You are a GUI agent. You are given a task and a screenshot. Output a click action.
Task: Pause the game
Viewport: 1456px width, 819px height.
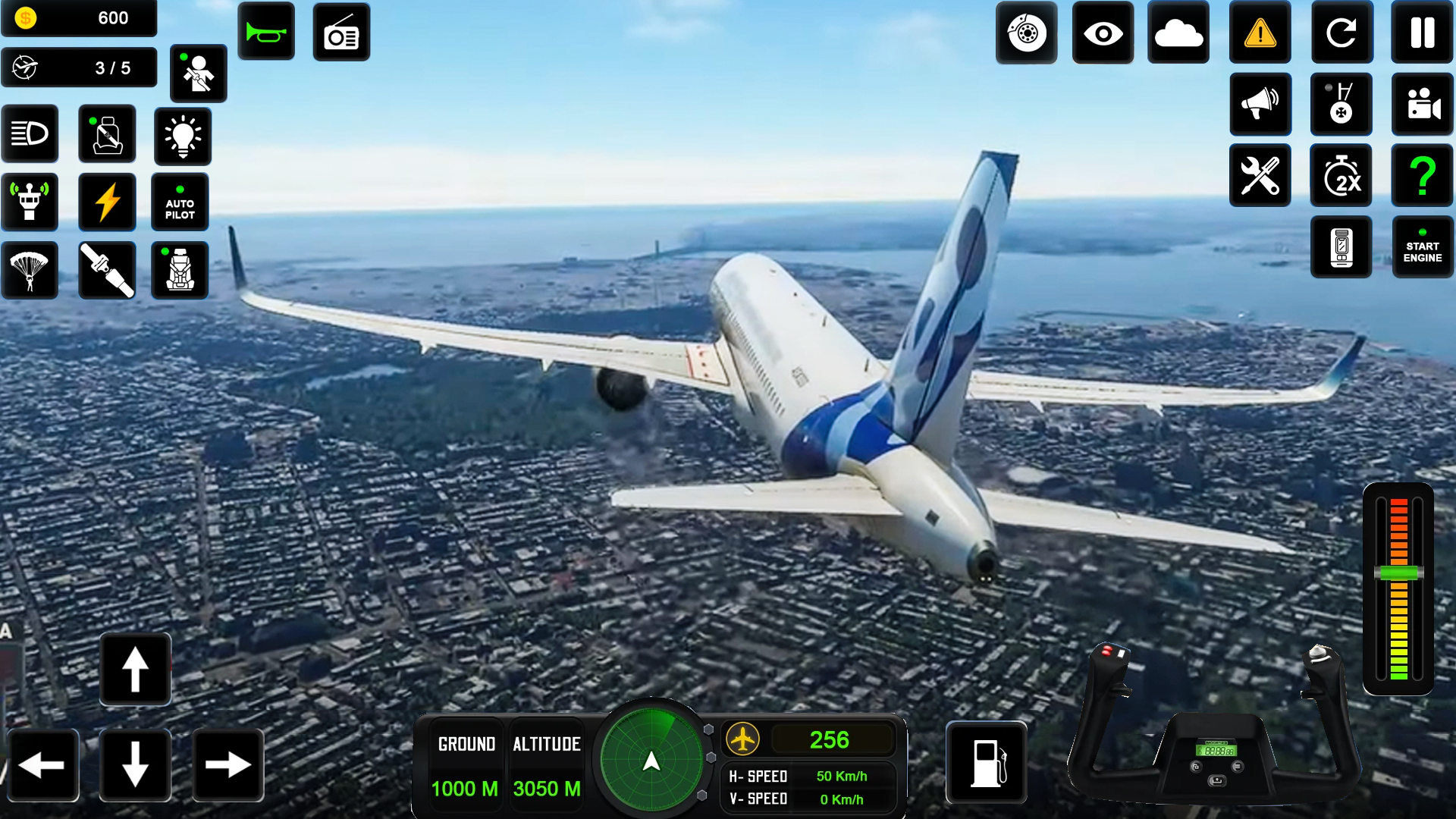point(1422,32)
